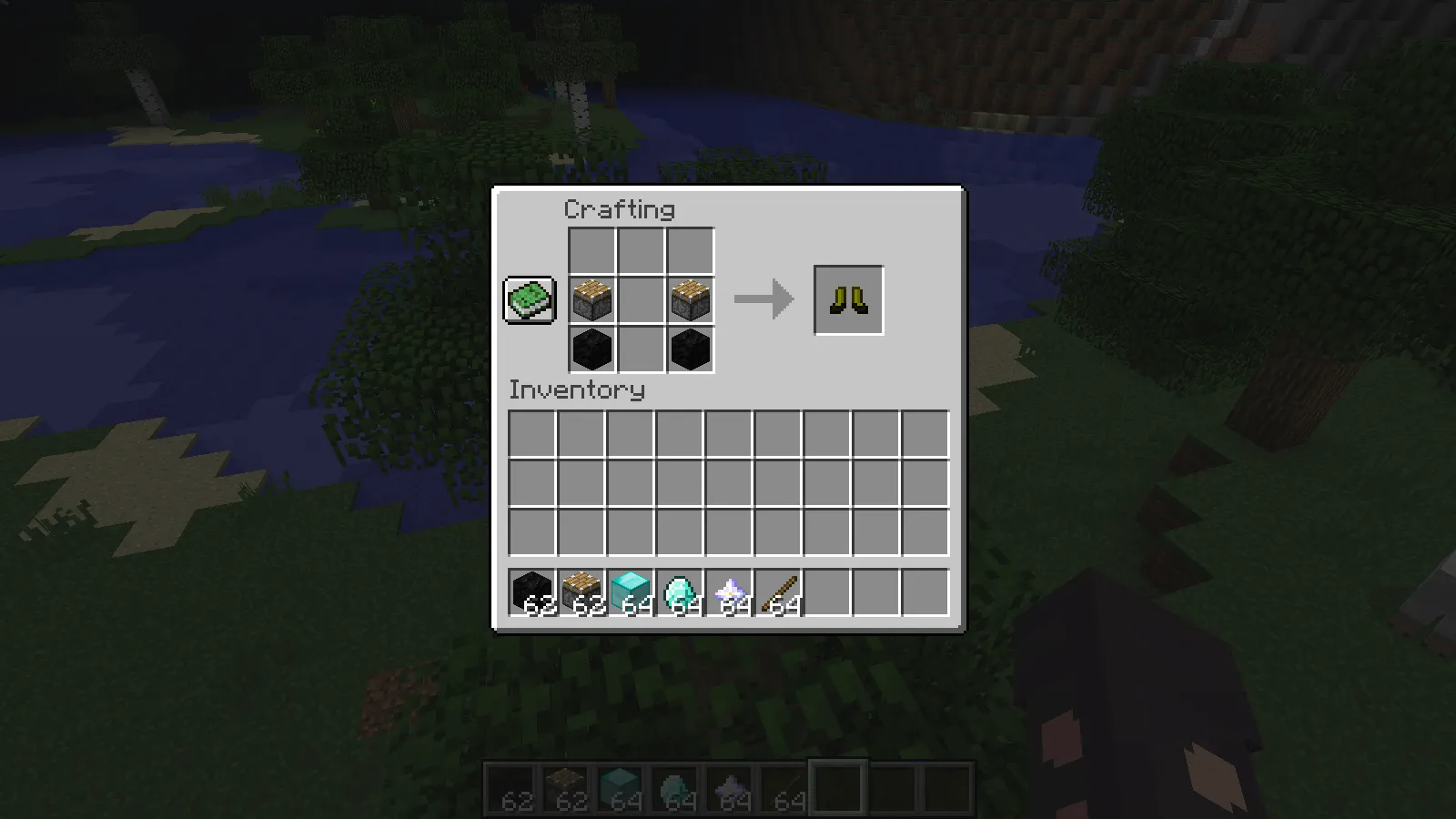Pick up the piston in the crafting grid's left slot
This screenshot has width=1456, height=819.
[x=591, y=298]
